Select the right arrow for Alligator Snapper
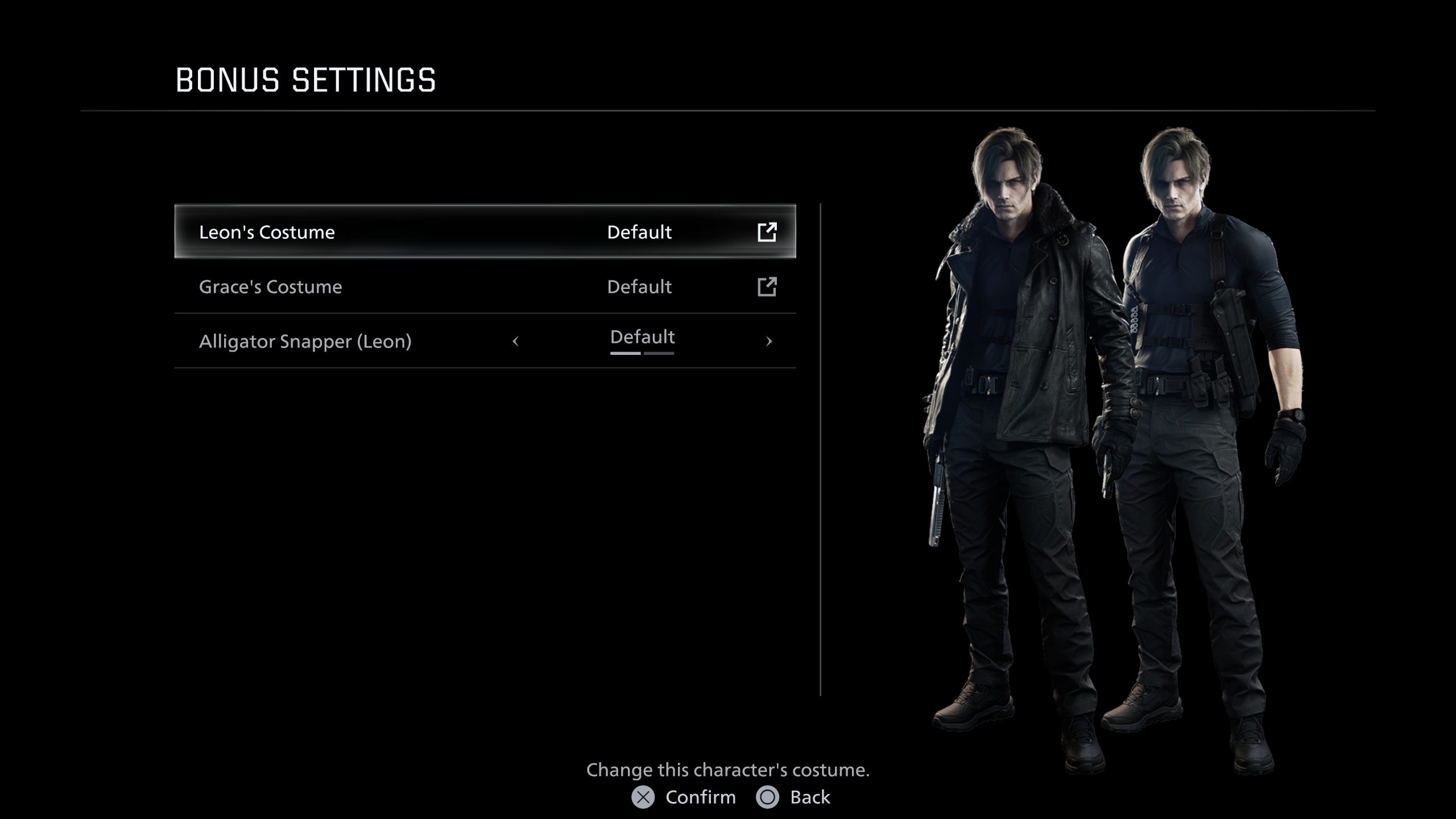 pyautogui.click(x=770, y=341)
